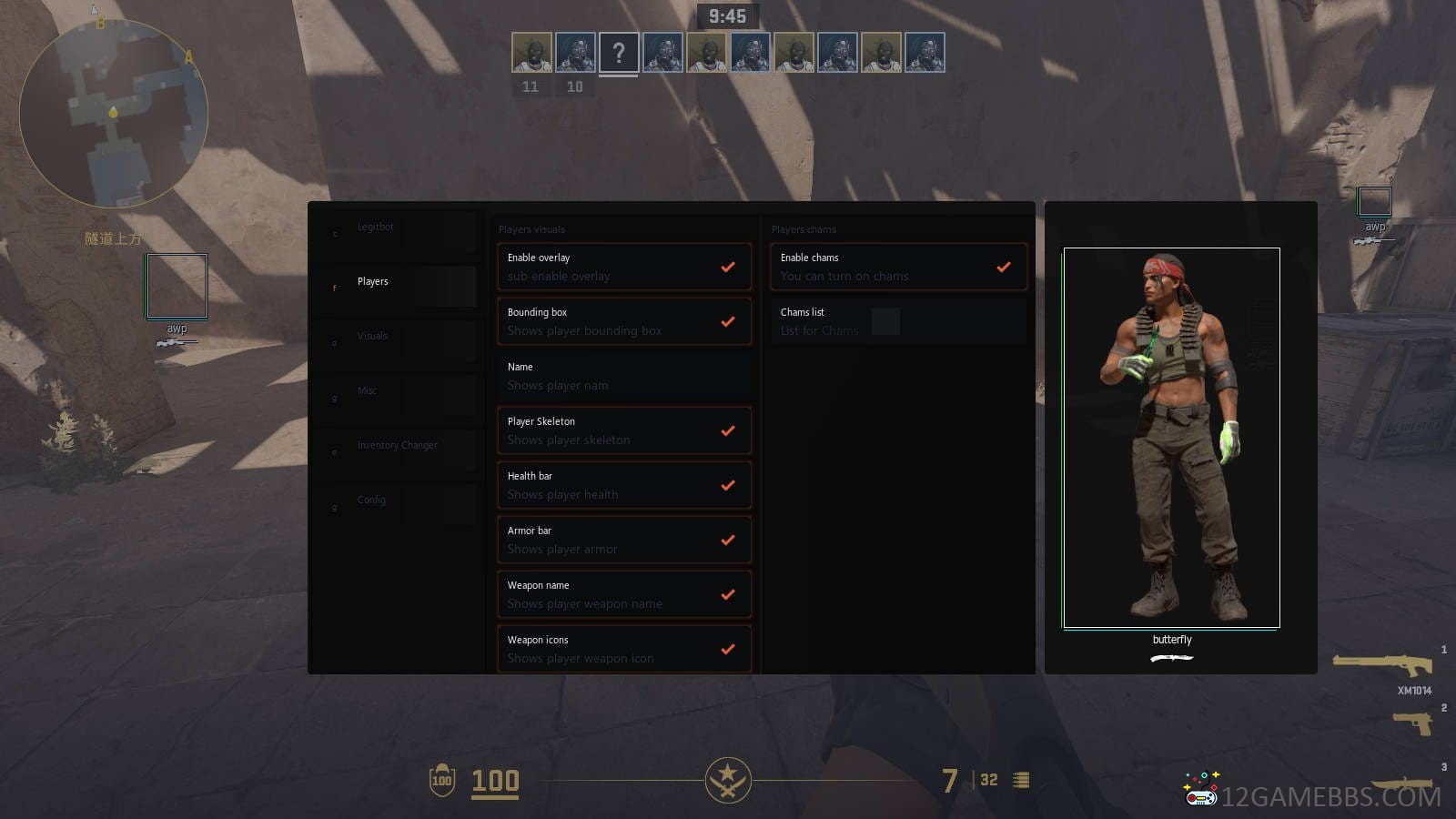The width and height of the screenshot is (1456, 819).
Task: Open the Visuals section
Action: pos(372,337)
